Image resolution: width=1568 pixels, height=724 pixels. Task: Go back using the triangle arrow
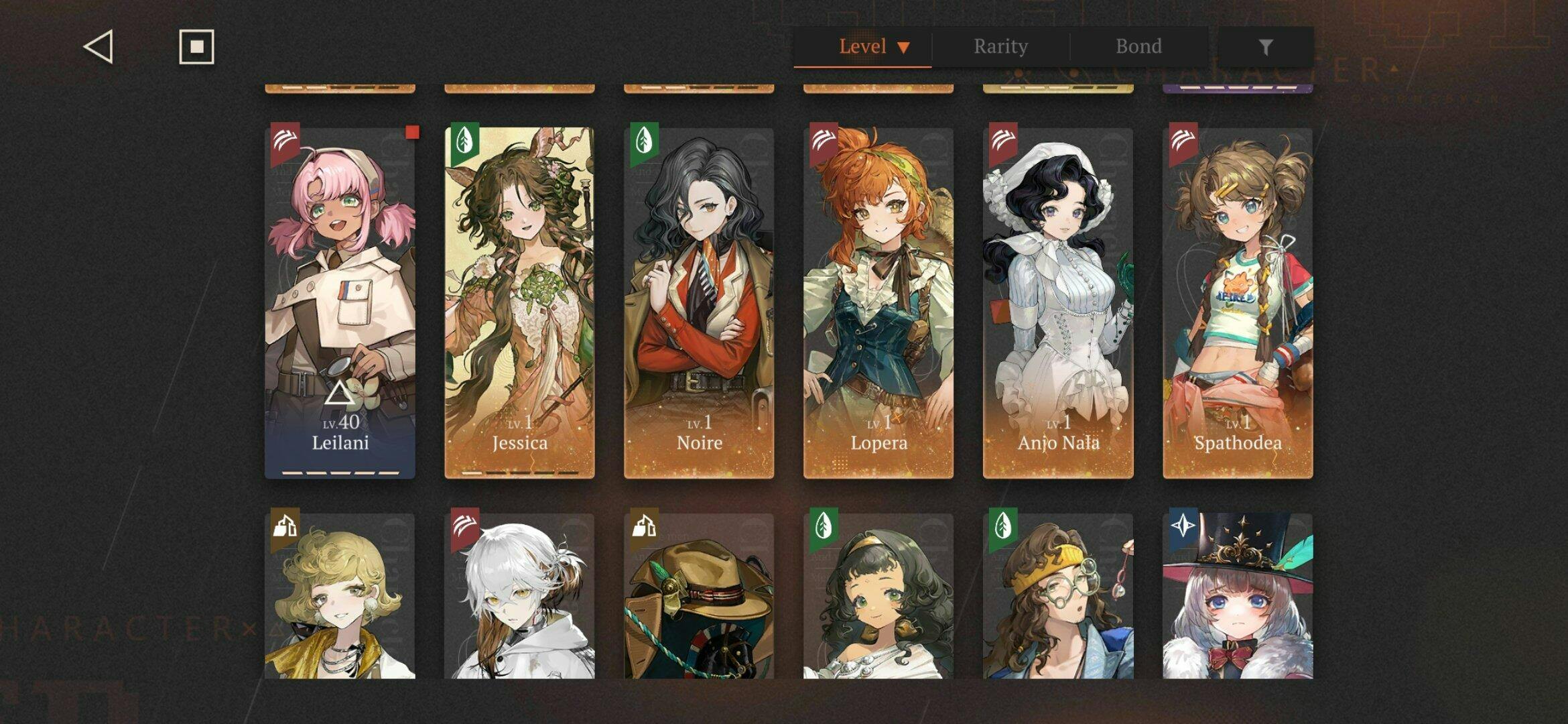(x=99, y=47)
